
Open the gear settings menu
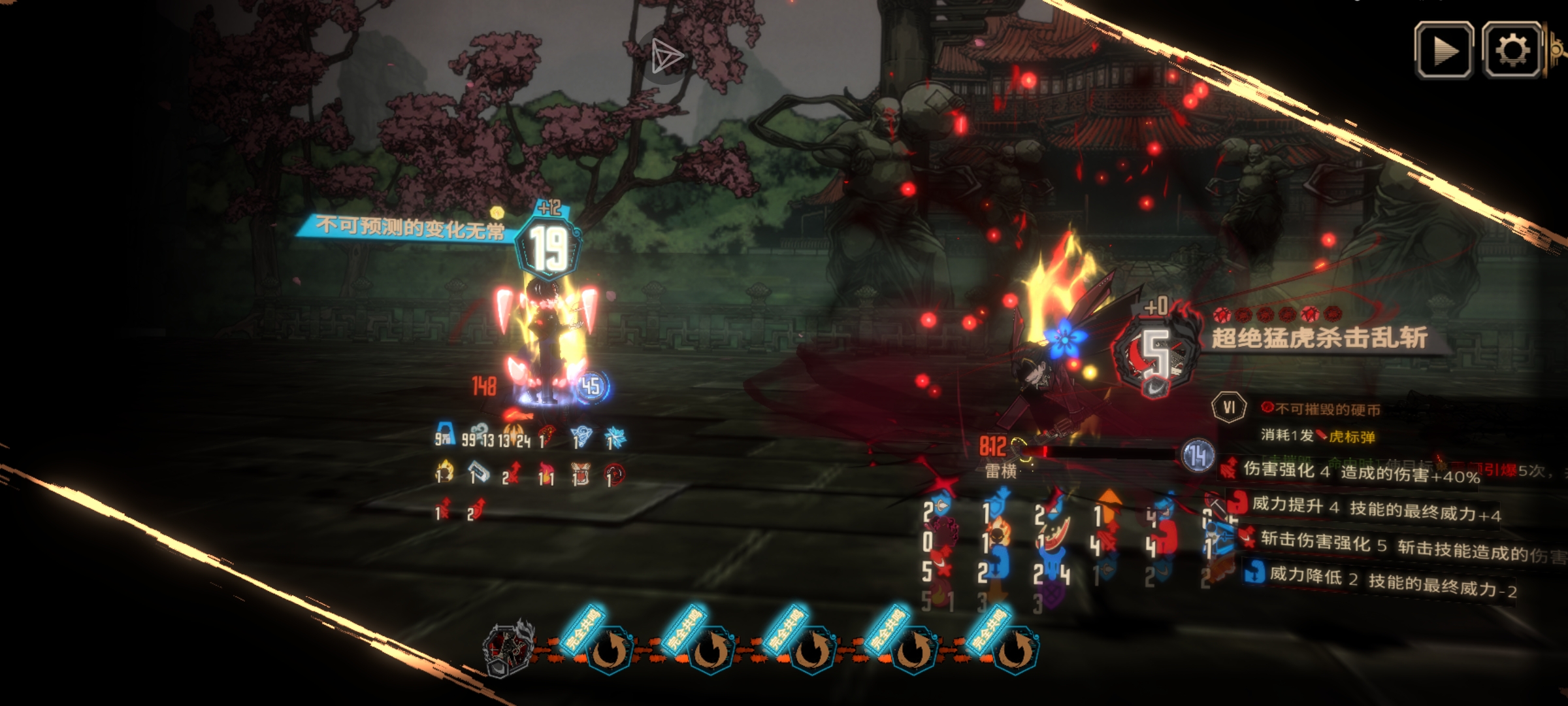coord(1512,50)
